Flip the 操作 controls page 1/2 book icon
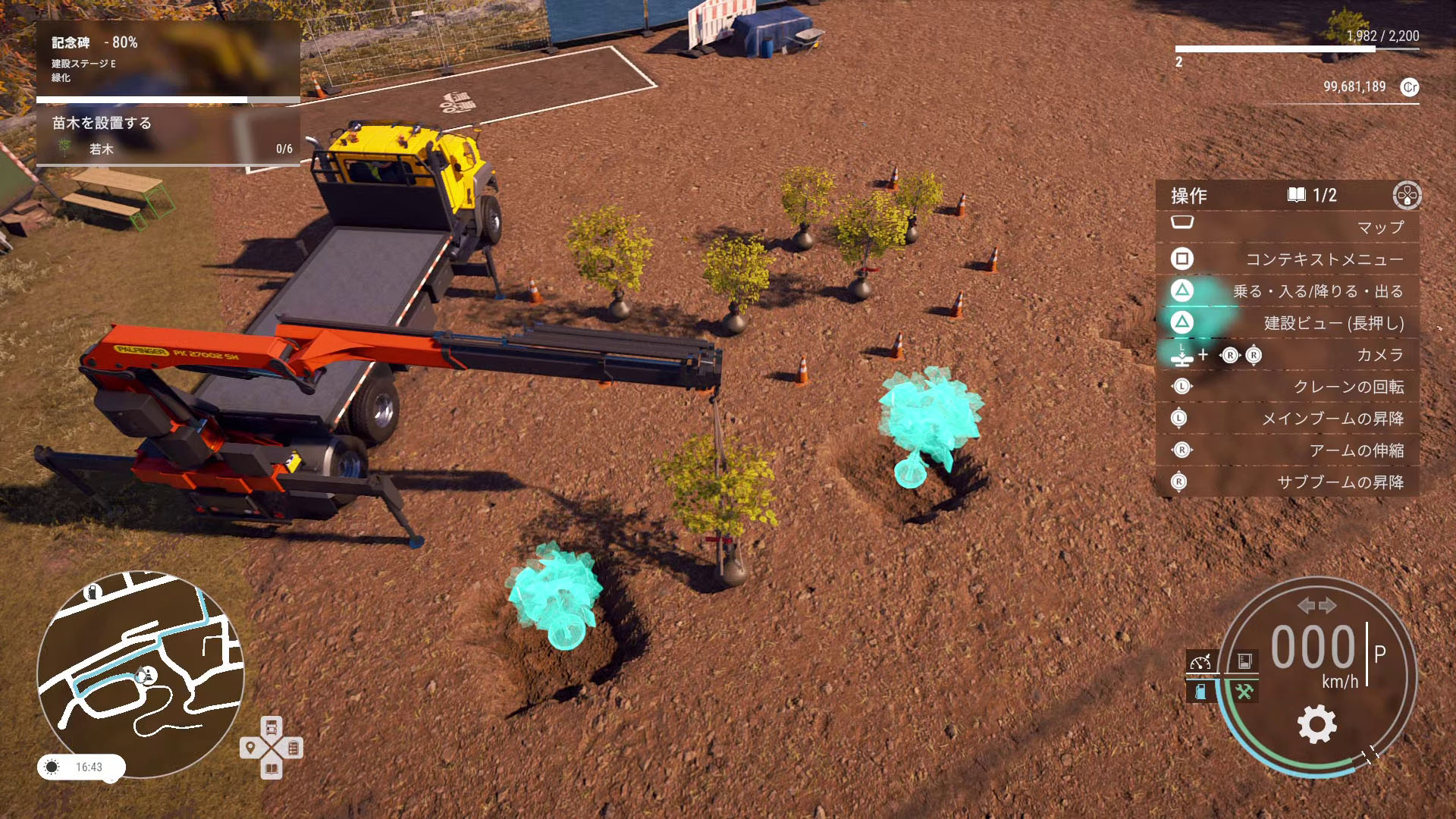The width and height of the screenshot is (1456, 819). coord(1297,195)
